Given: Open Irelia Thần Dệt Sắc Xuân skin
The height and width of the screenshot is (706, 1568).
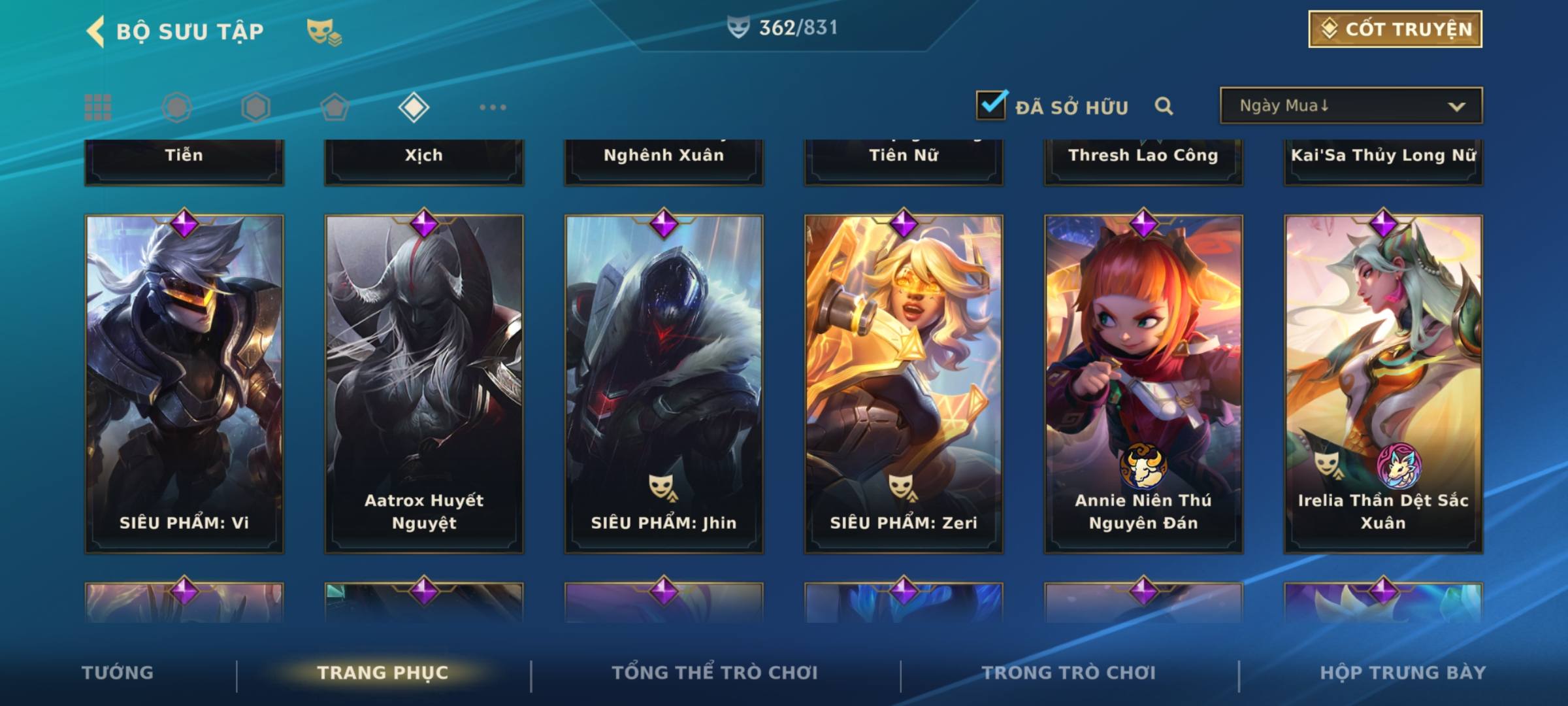Looking at the screenshot, I should tap(1383, 384).
